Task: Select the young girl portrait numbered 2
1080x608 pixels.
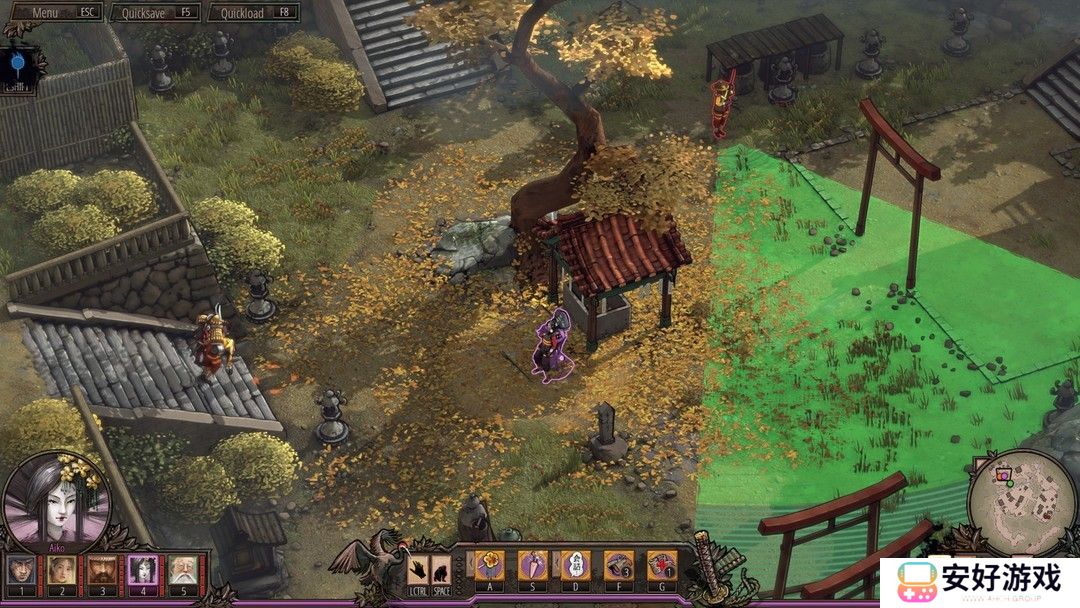Action: click(x=61, y=571)
